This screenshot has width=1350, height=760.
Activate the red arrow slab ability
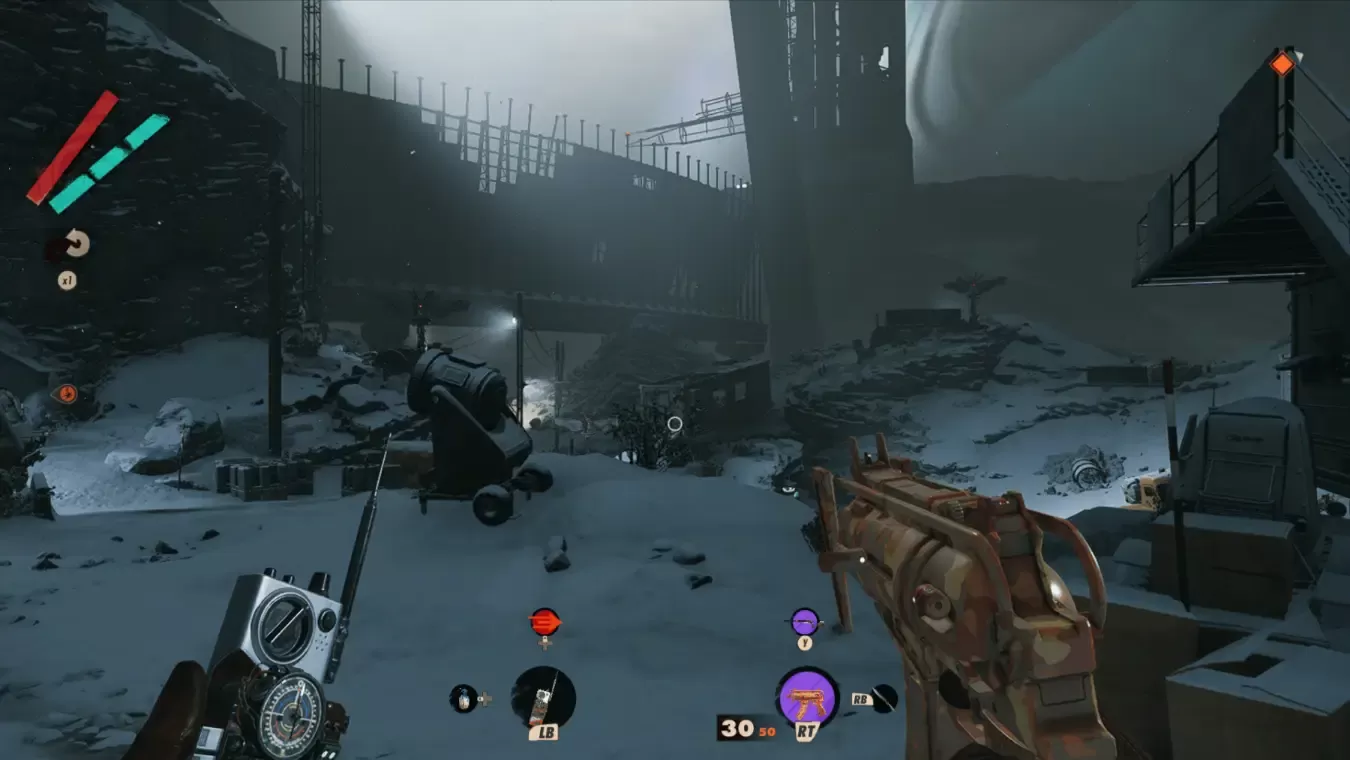coord(545,622)
